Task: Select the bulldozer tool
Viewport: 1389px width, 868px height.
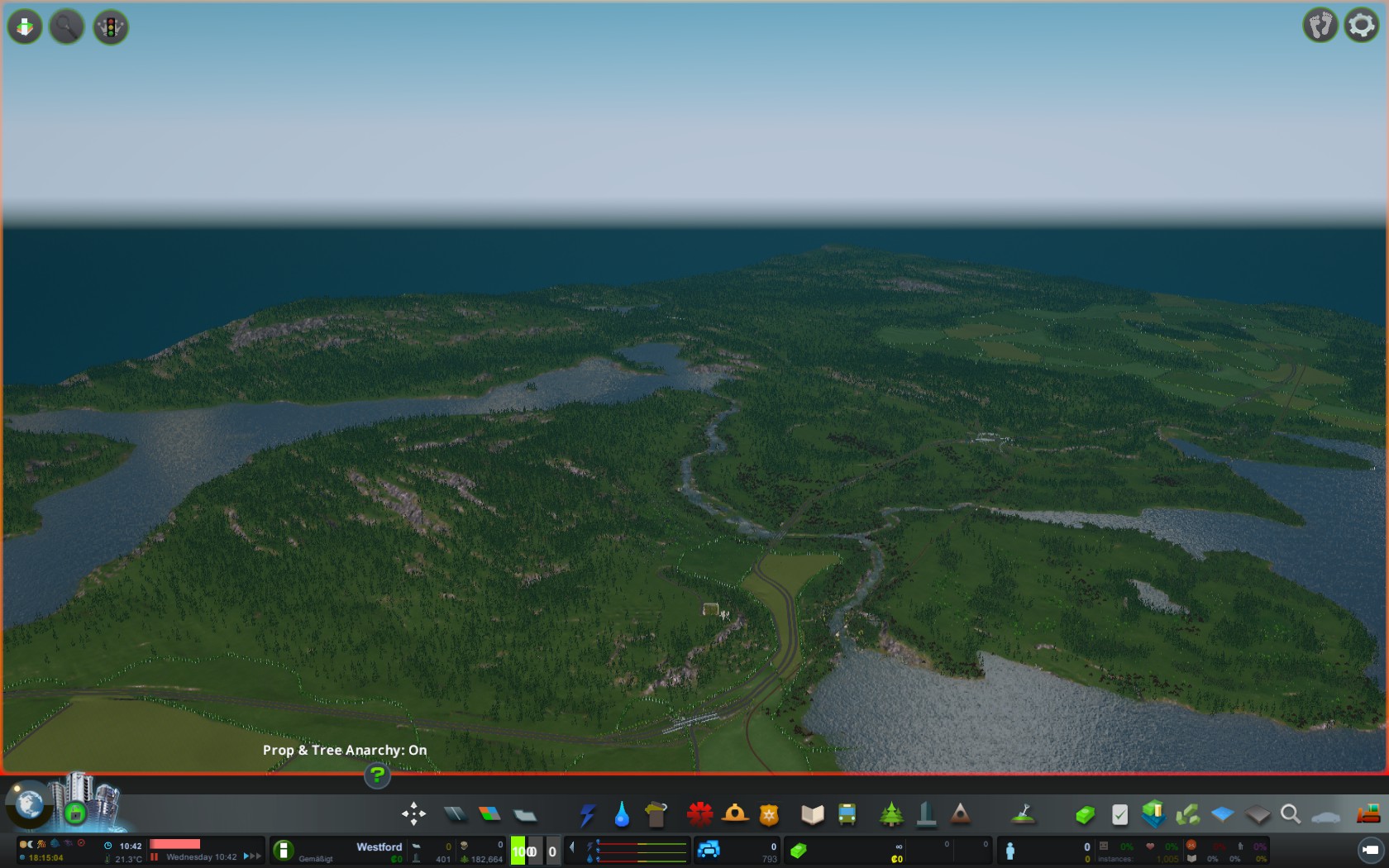Action: tap(1368, 815)
